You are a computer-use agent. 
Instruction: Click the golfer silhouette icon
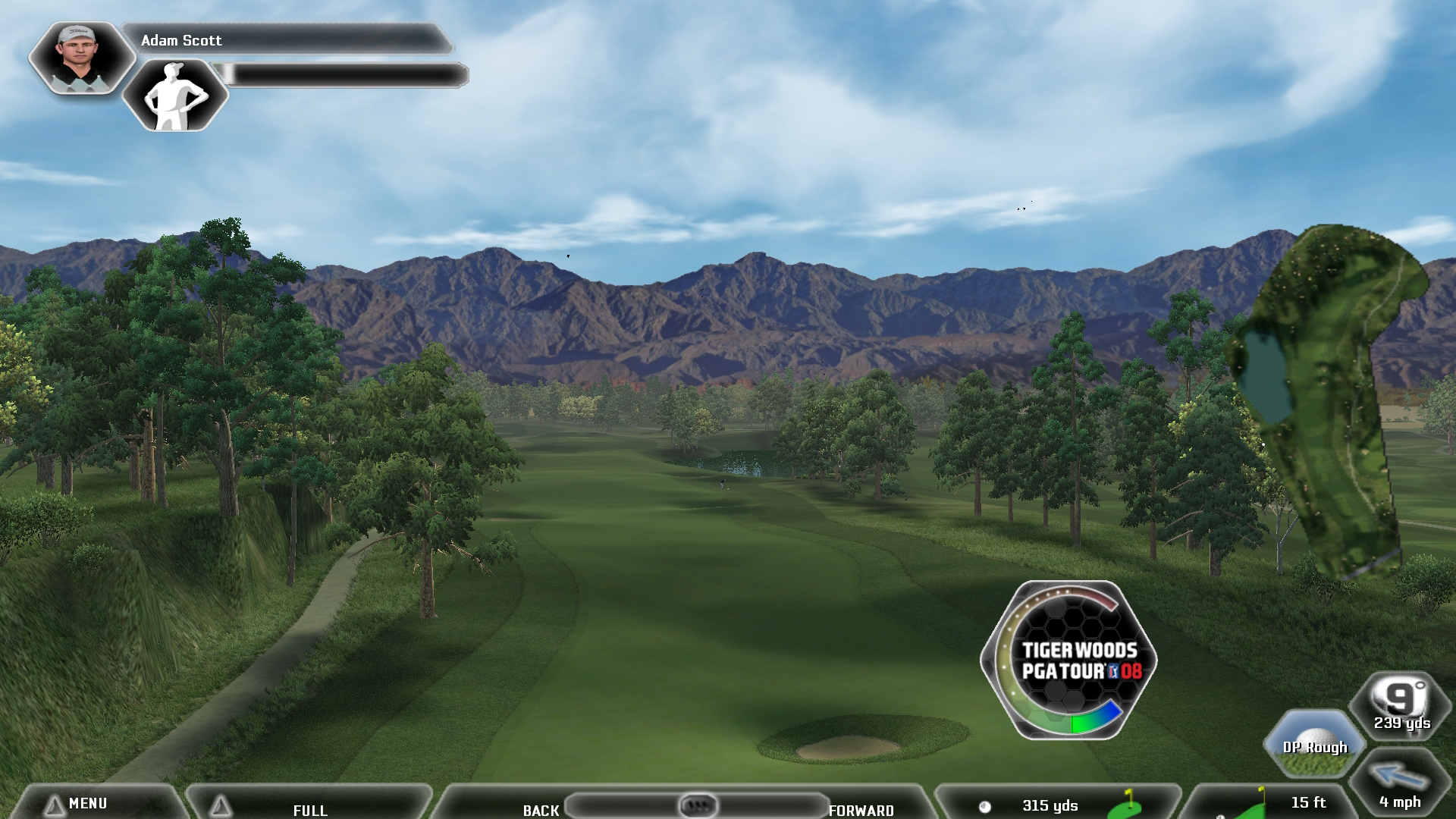[x=175, y=96]
